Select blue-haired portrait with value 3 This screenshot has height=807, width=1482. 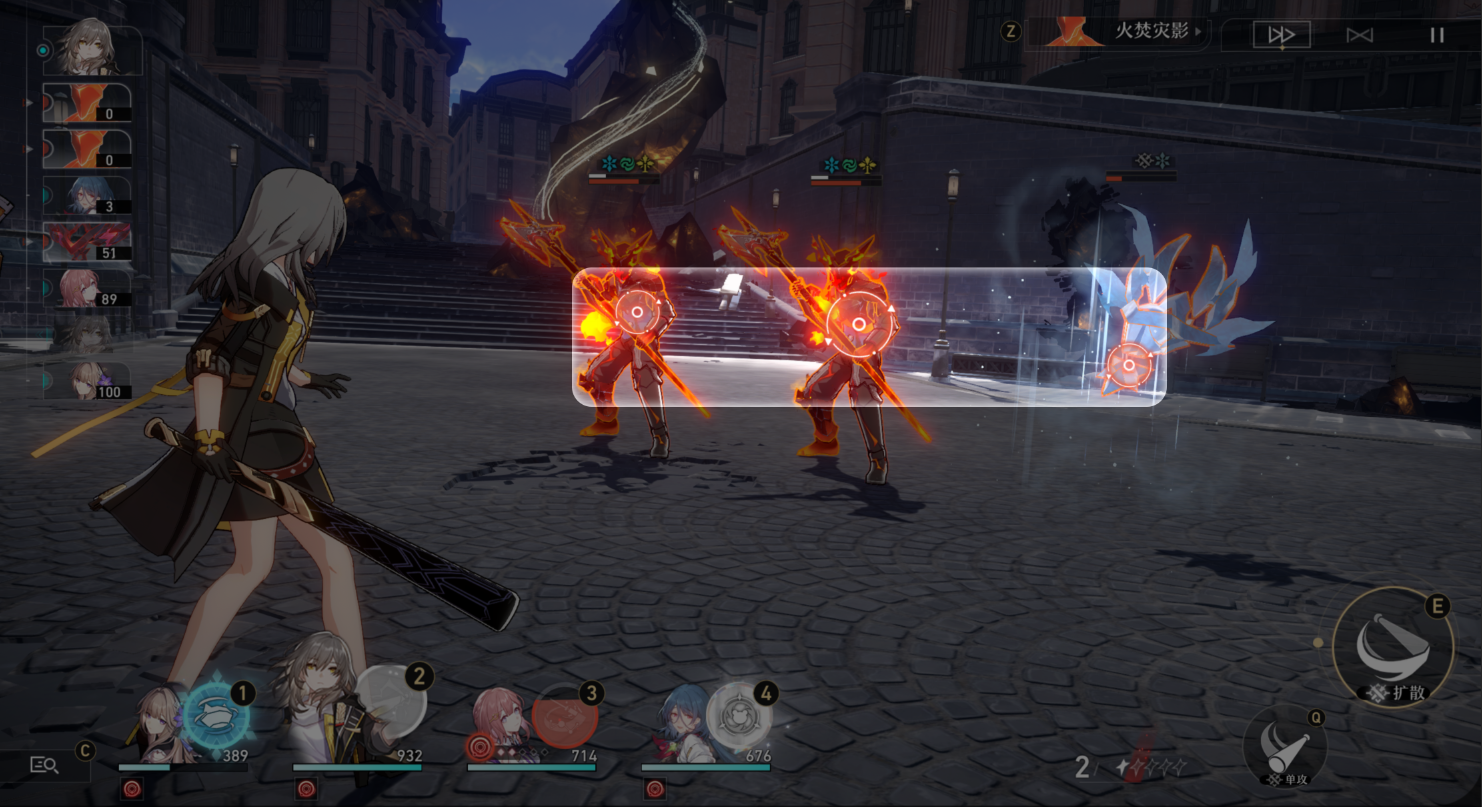(x=87, y=196)
